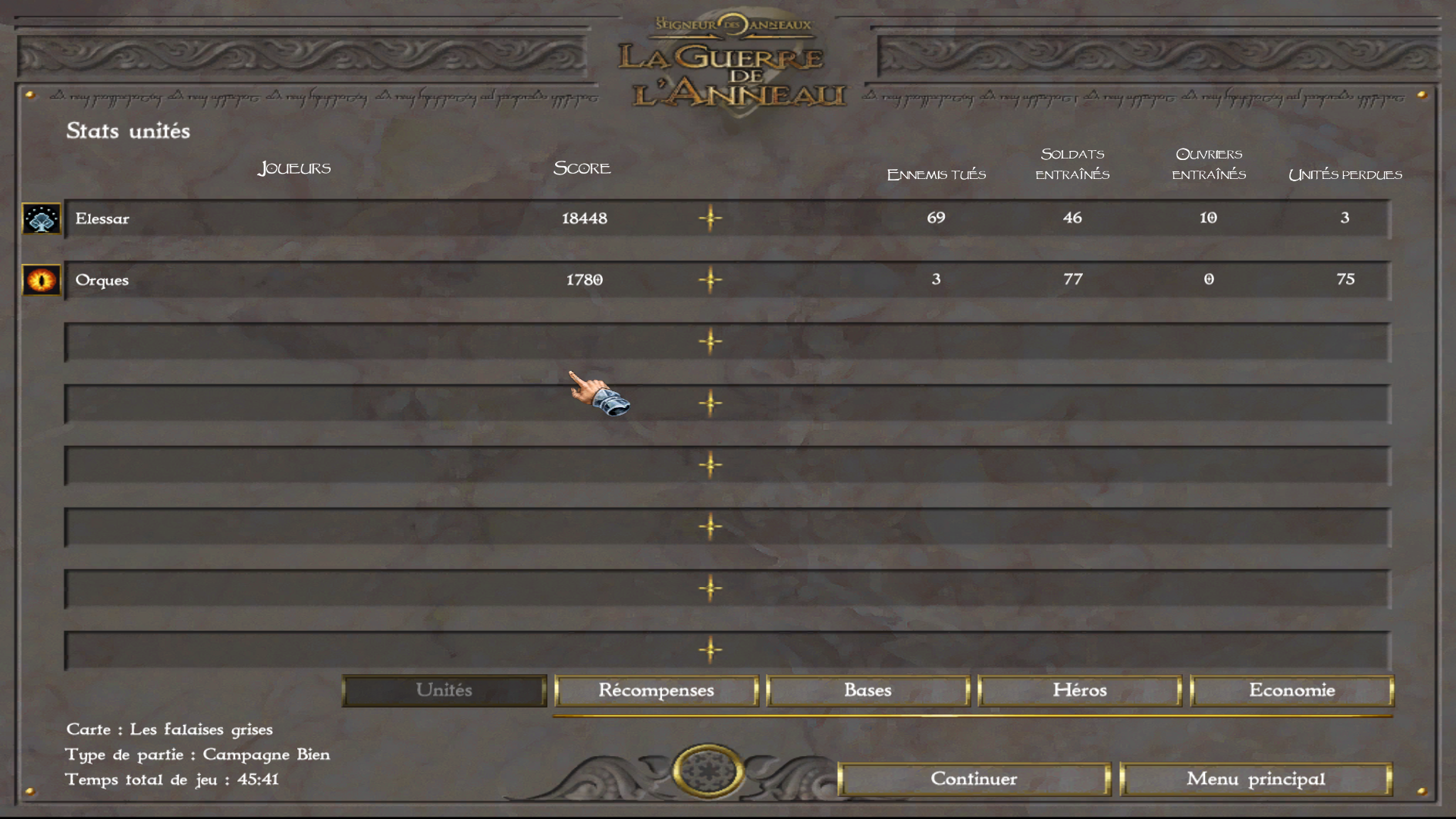The image size is (1456, 819).
Task: Open the Récompenses tab
Action: [x=656, y=691]
